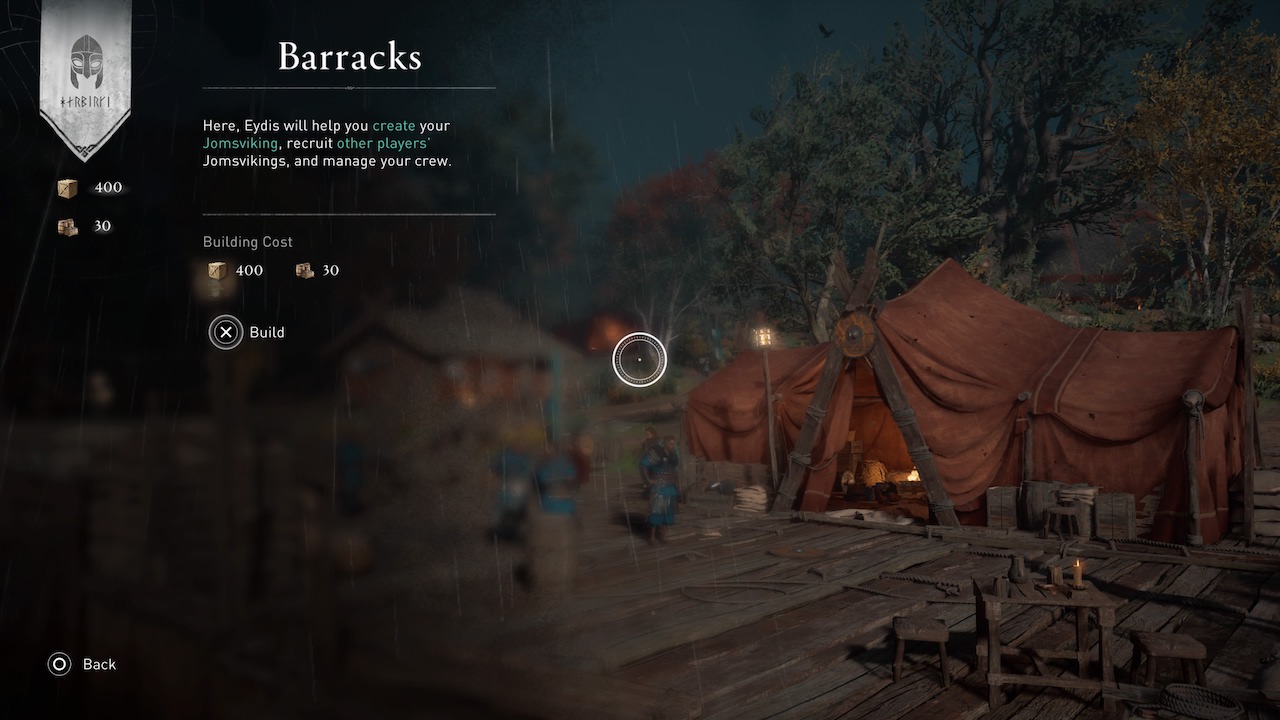Click the divider line below Barracks title
This screenshot has width=1280, height=720.
[349, 88]
